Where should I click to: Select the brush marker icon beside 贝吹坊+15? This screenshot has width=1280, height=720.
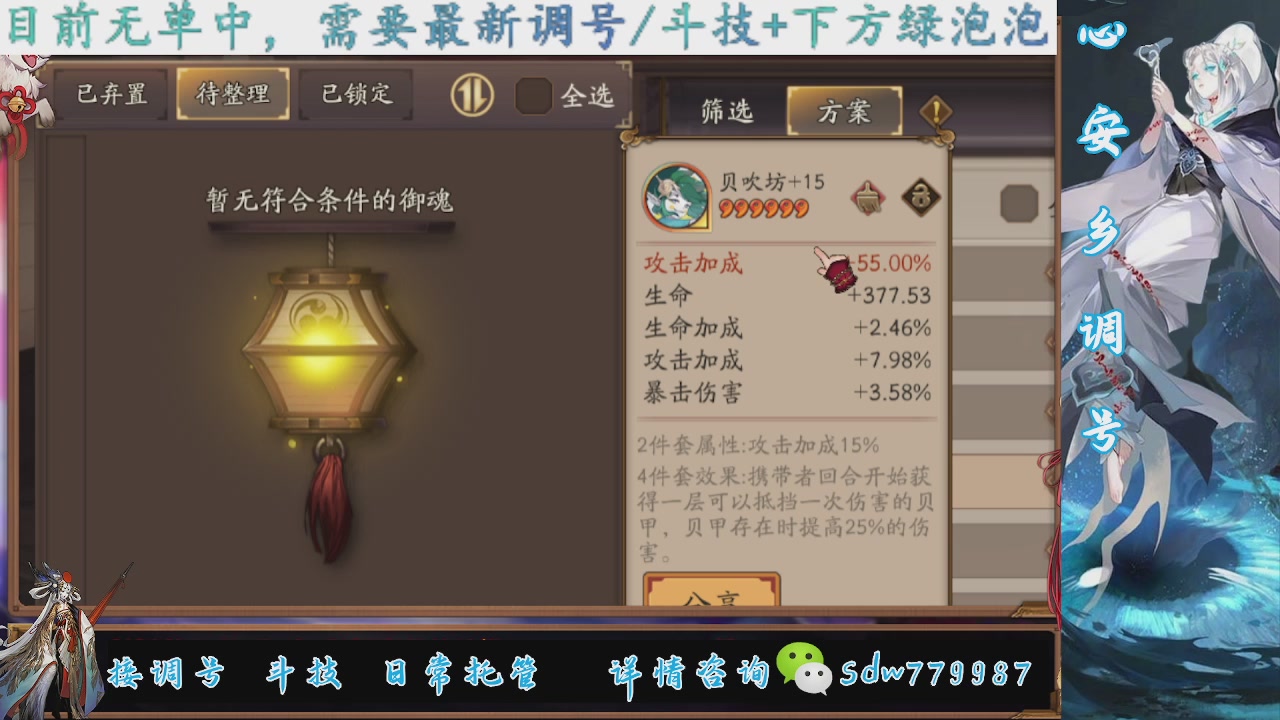[x=869, y=197]
